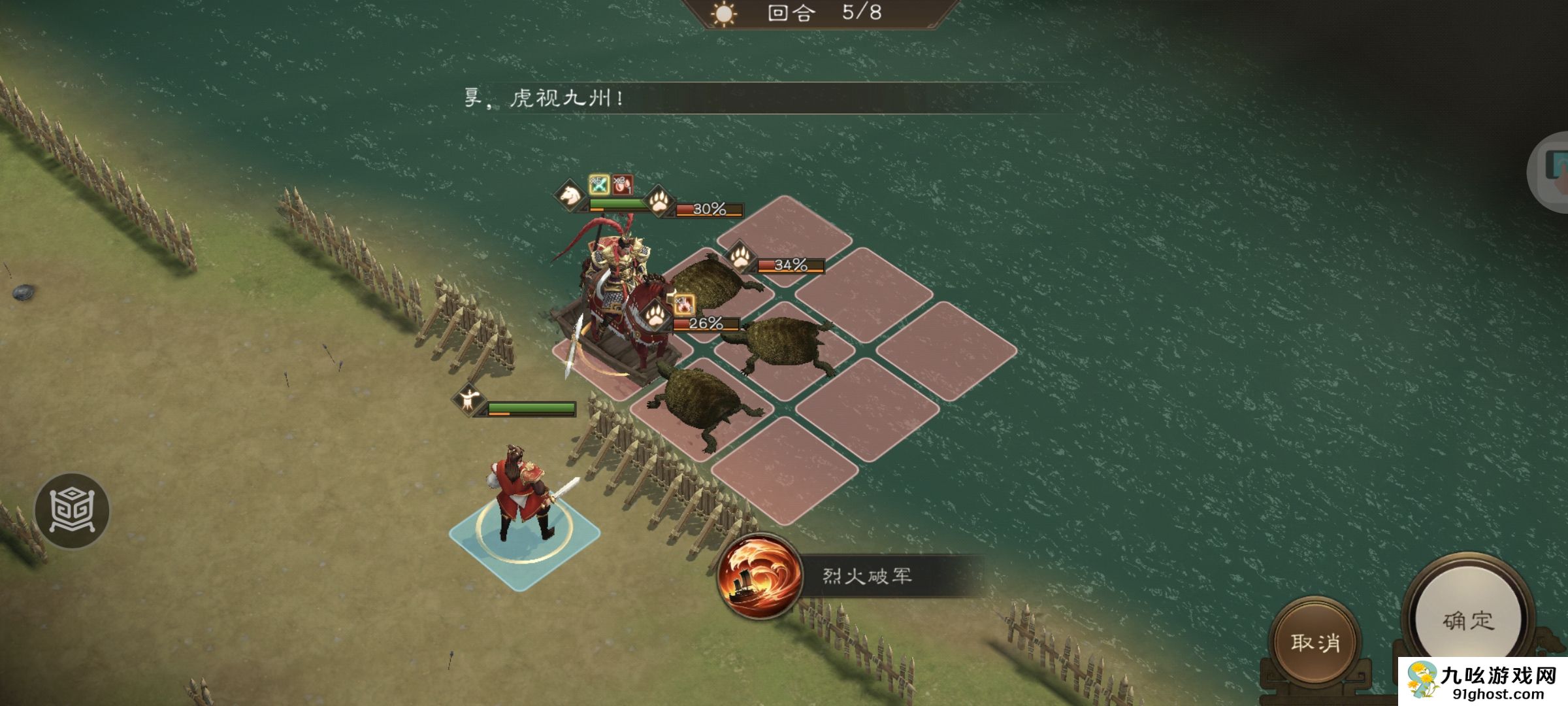1568x706 pixels.
Task: Tap the dialogue text 虎视九州
Action: tap(559, 99)
